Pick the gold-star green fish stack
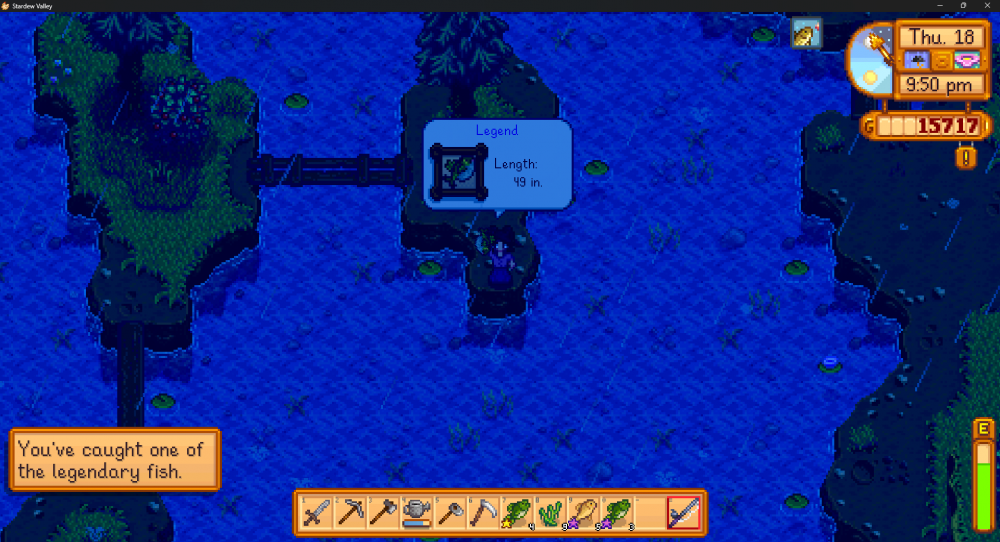 tap(517, 513)
